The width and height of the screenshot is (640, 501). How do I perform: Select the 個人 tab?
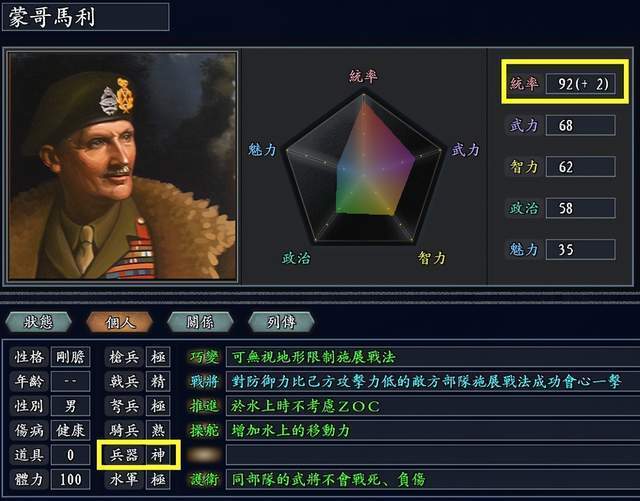pos(119,321)
